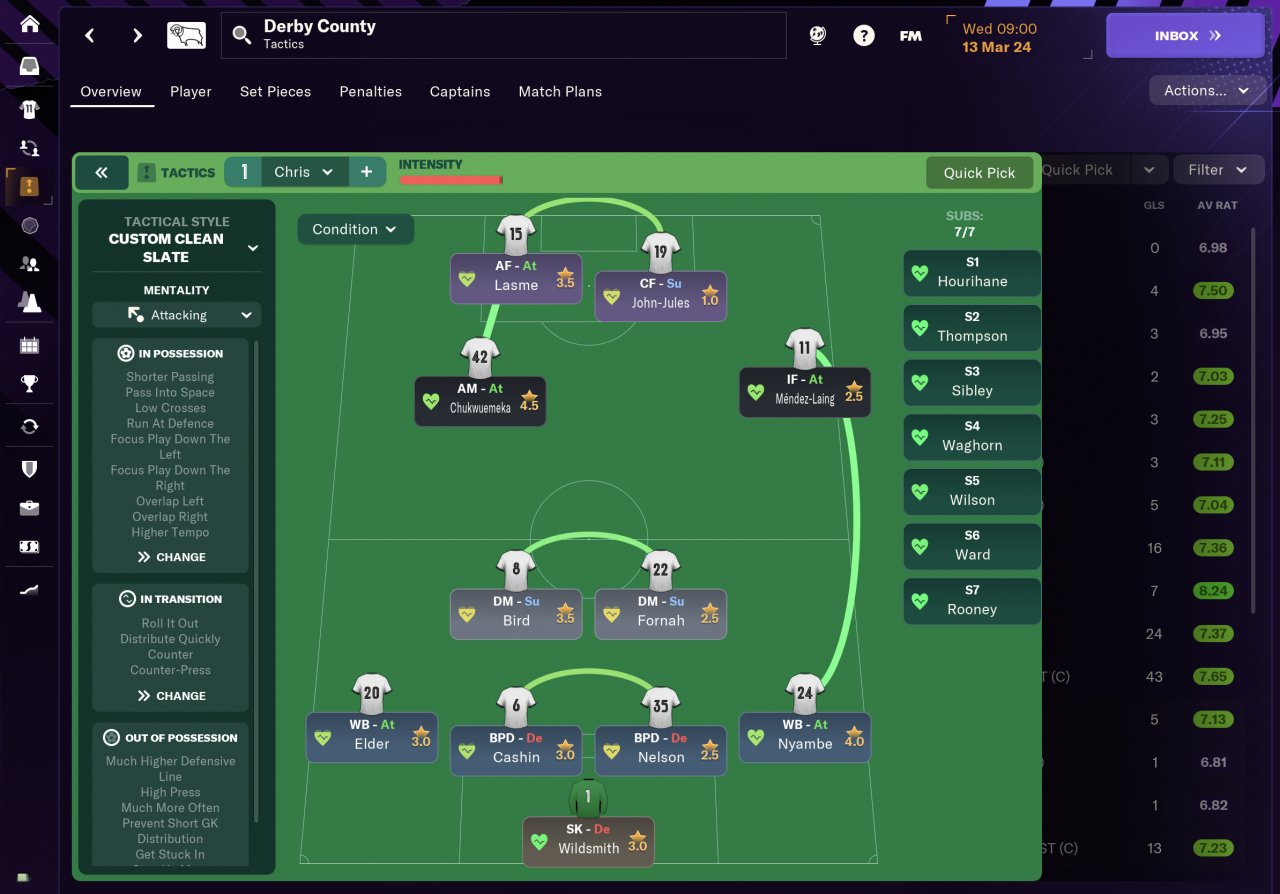Add a new tactic slot

point(366,172)
